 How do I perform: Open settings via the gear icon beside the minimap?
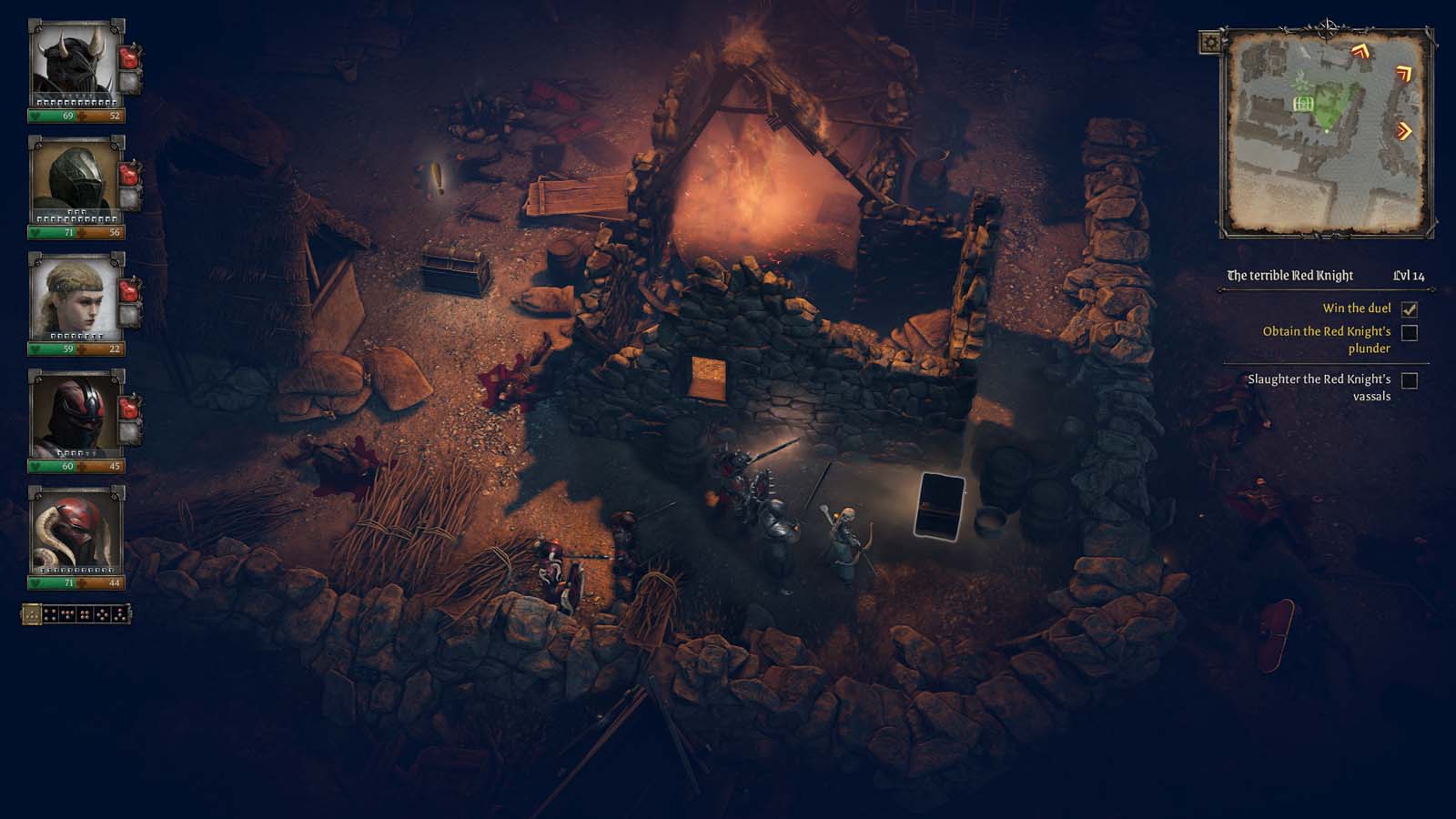pos(1211,43)
